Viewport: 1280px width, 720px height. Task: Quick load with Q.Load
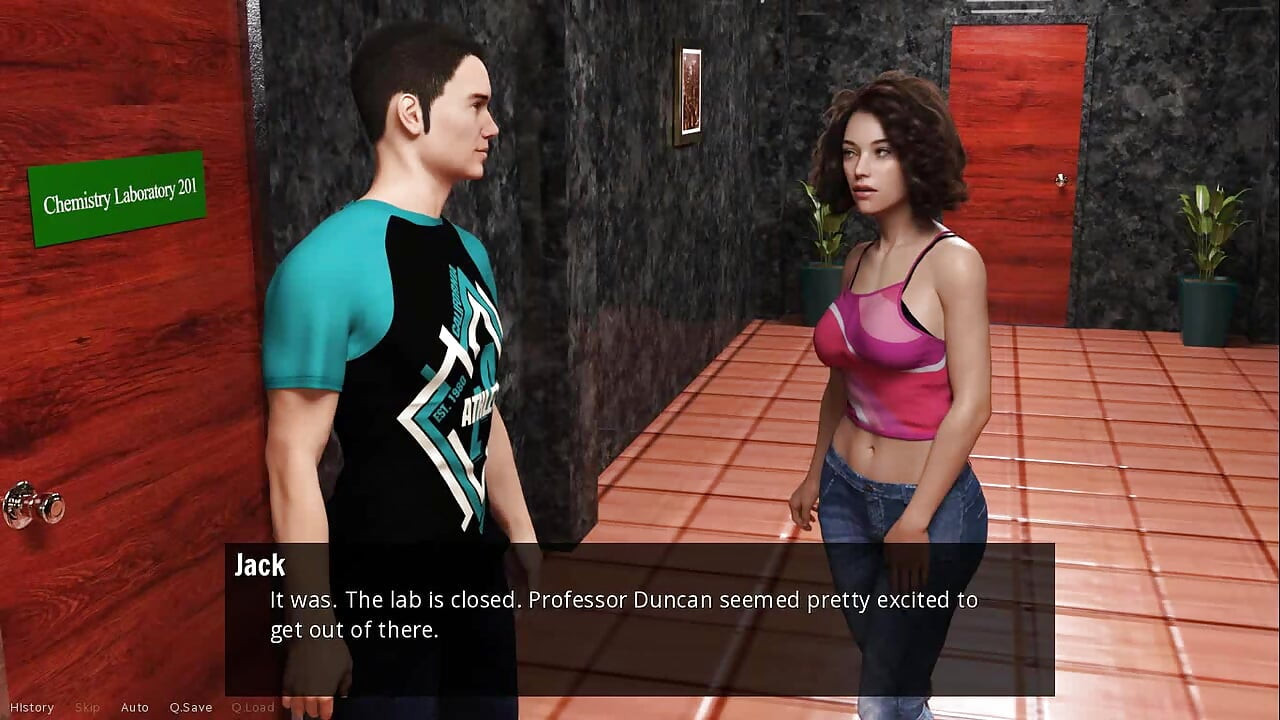click(x=253, y=707)
